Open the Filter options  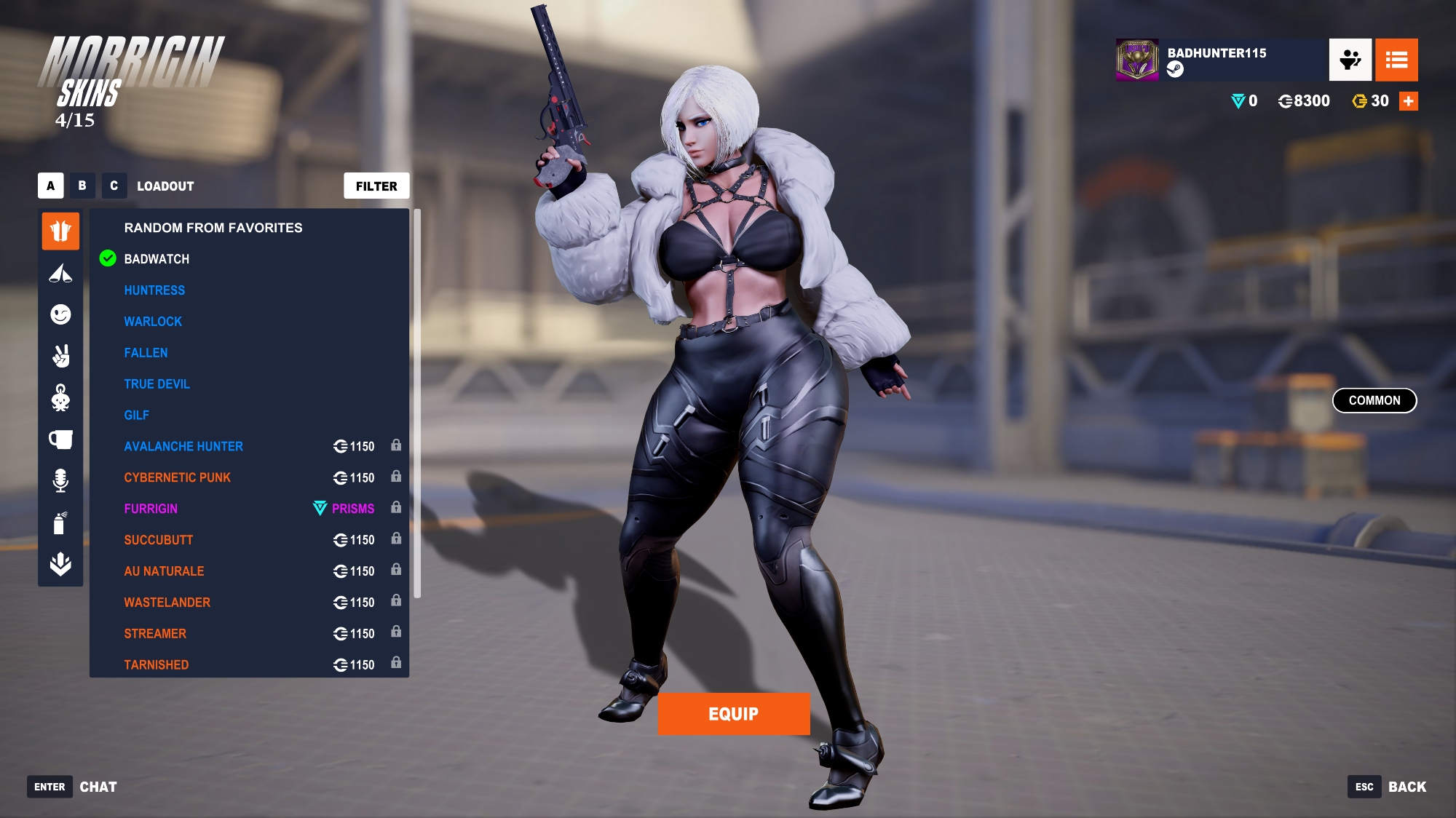pos(376,186)
